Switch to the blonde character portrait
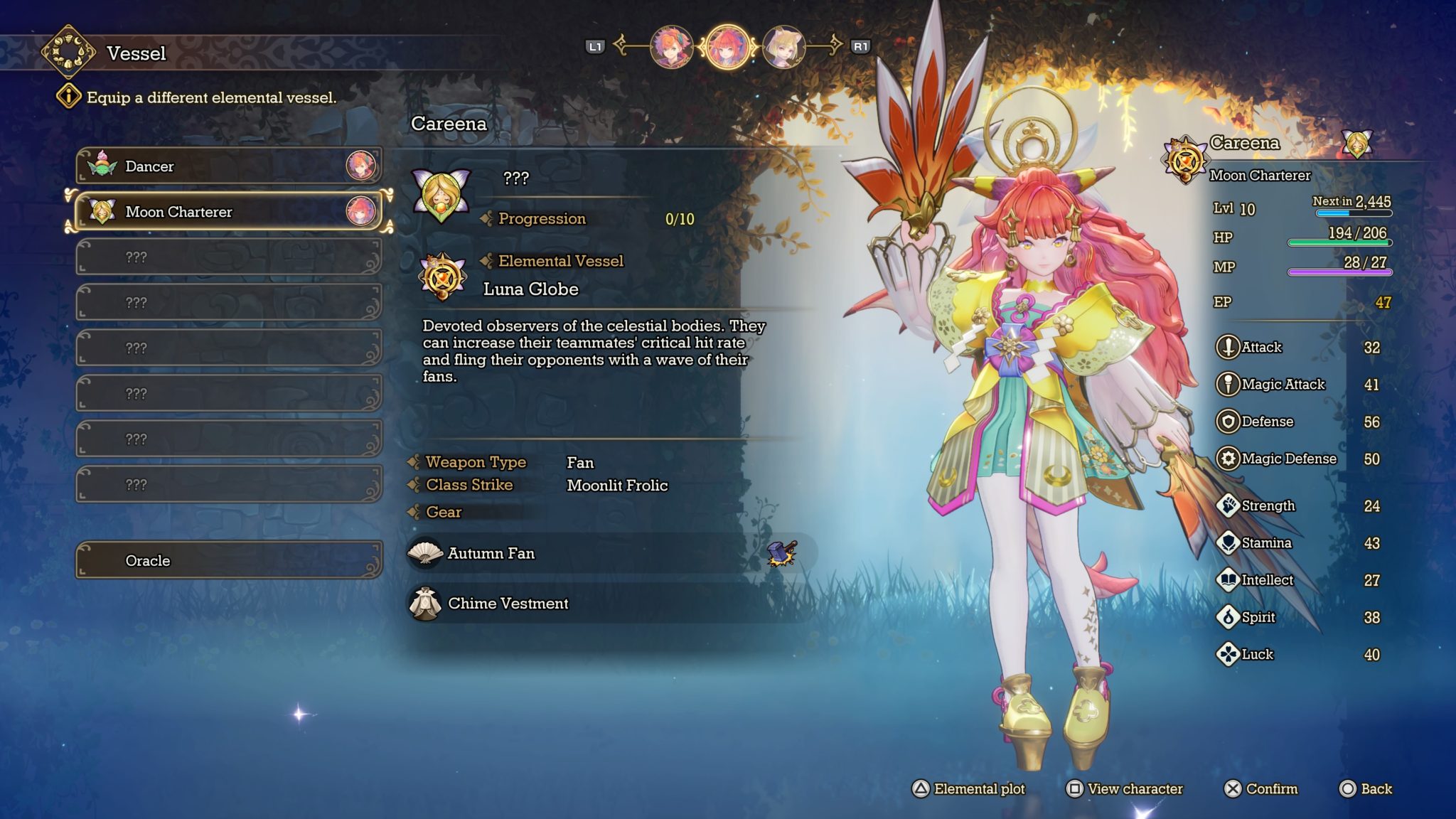The image size is (1456, 819). click(783, 47)
